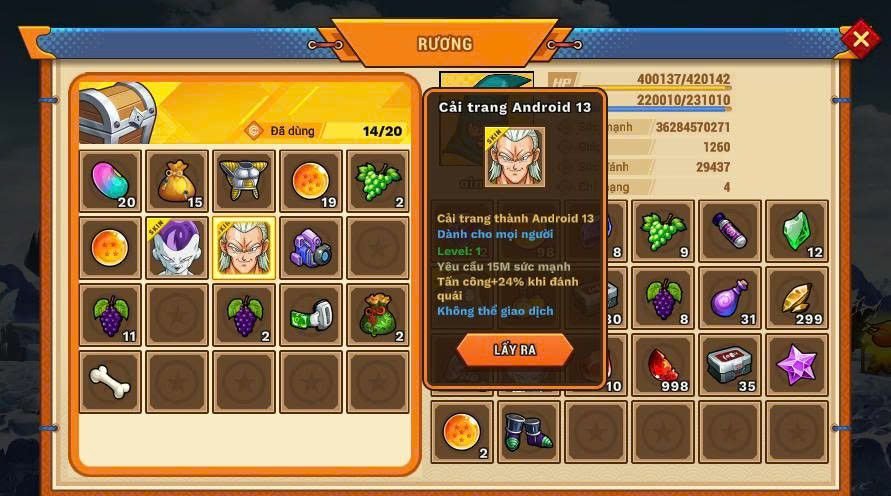Choose the gold sack with 15
Image resolution: width=891 pixels, height=496 pixels.
pos(177,181)
